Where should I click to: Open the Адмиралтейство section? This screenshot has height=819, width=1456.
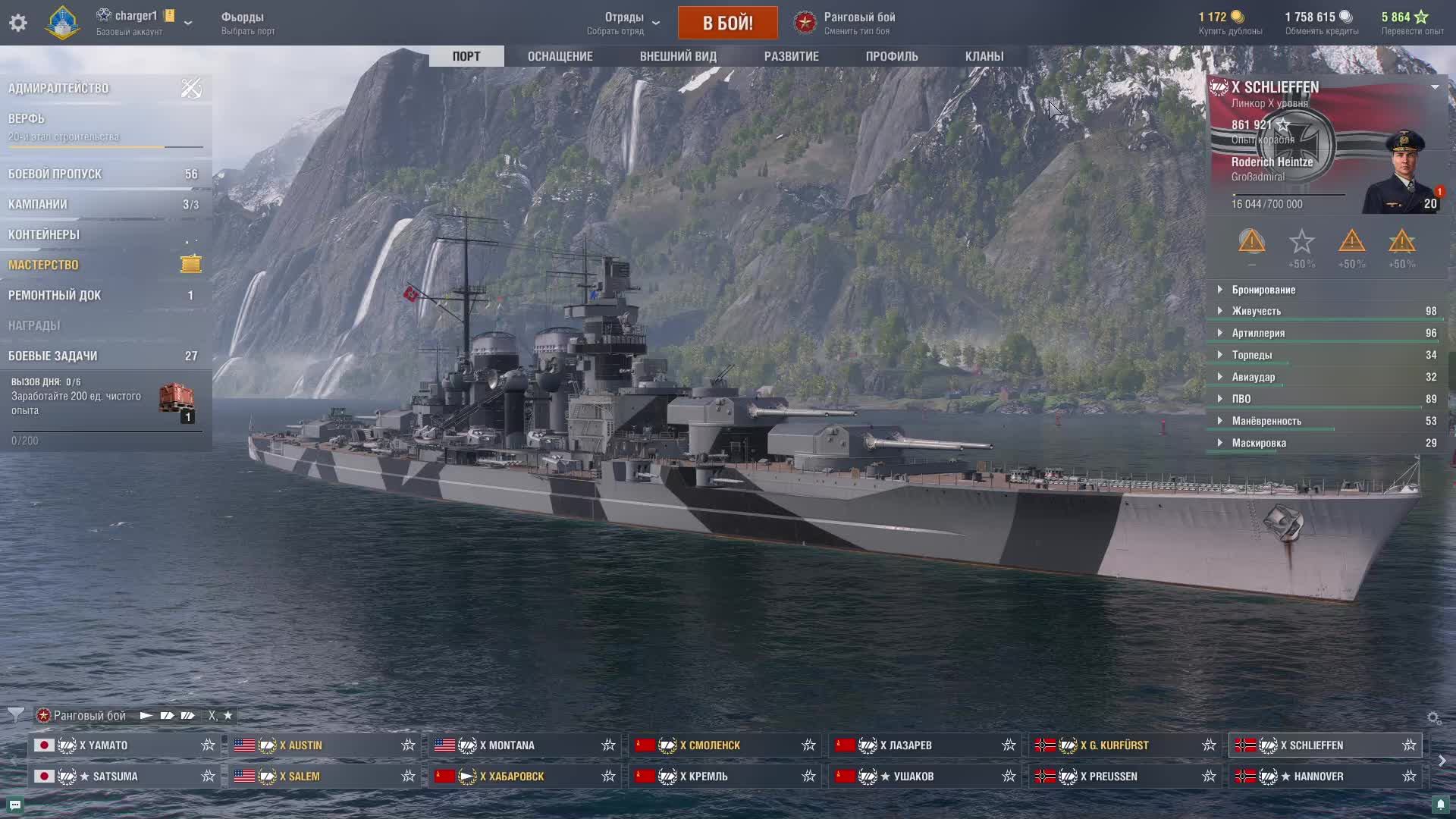58,88
